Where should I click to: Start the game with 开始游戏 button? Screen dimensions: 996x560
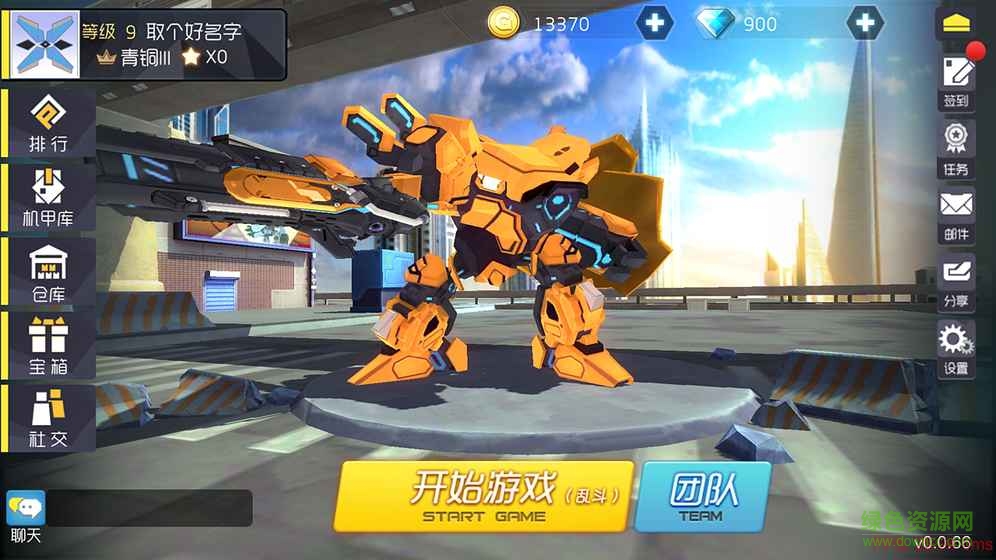coord(483,496)
